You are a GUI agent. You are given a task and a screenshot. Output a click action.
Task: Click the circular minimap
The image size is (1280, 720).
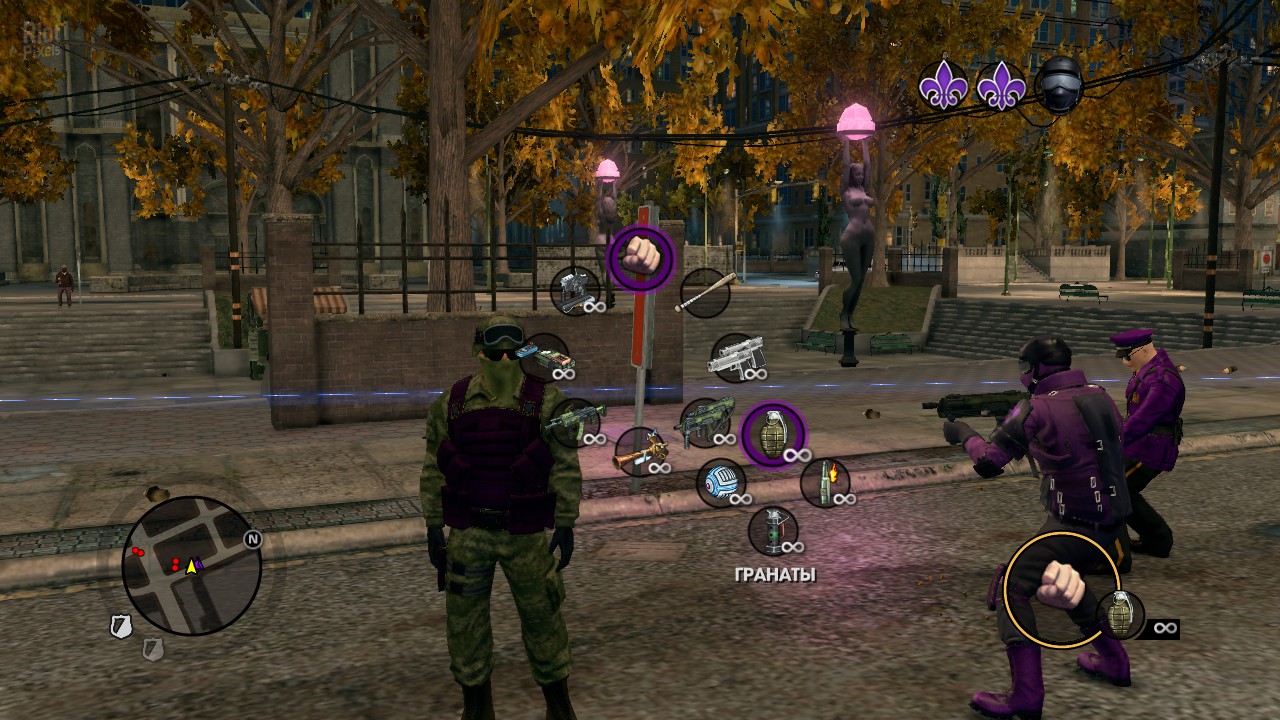coord(191,566)
